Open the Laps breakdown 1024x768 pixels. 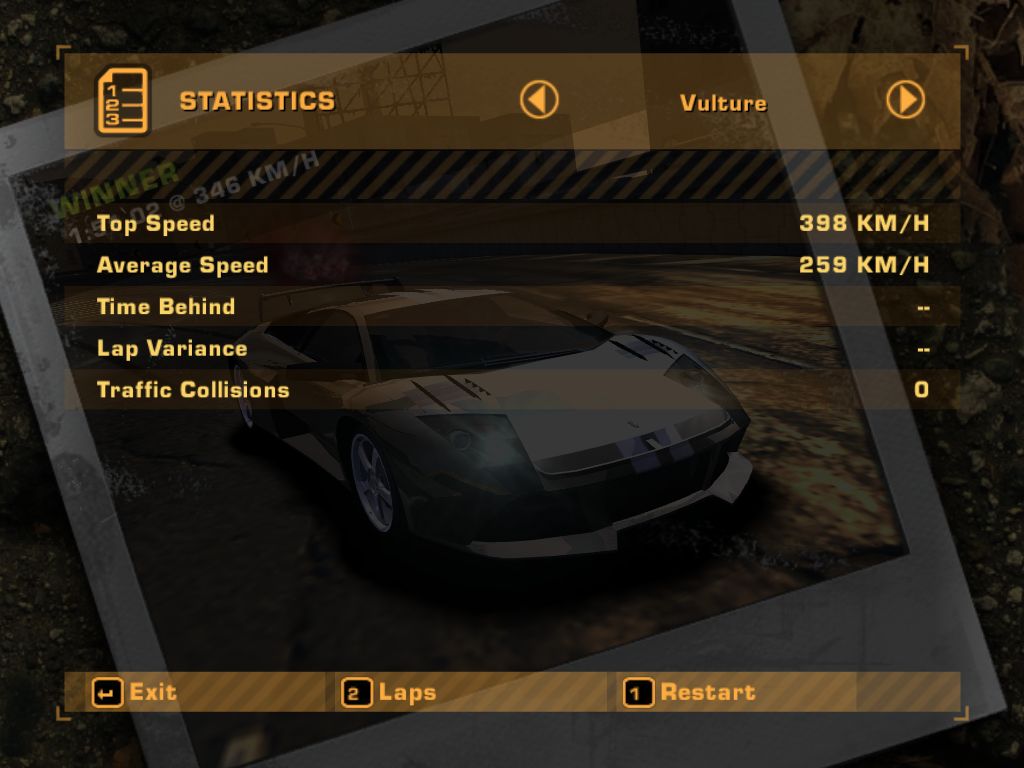point(390,692)
